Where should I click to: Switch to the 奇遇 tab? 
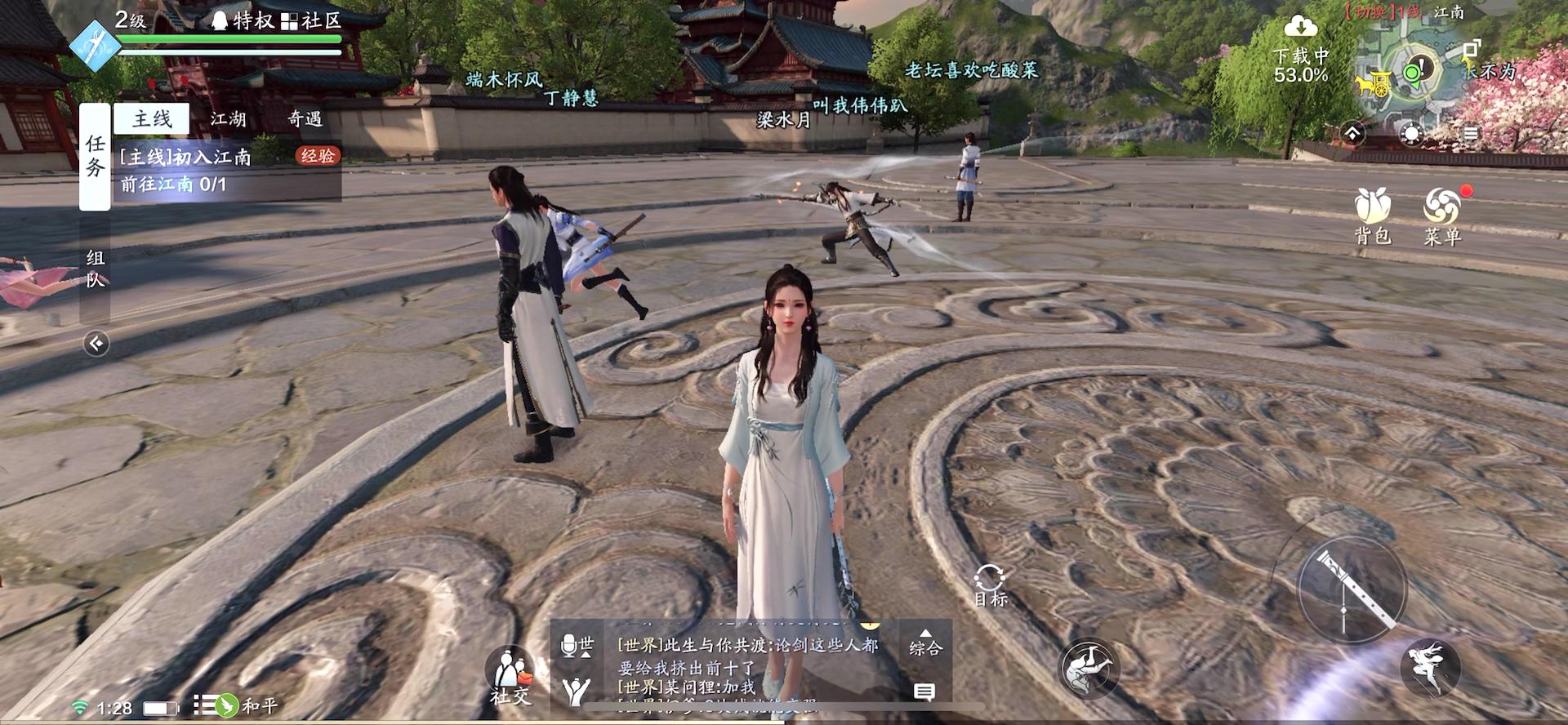point(306,119)
